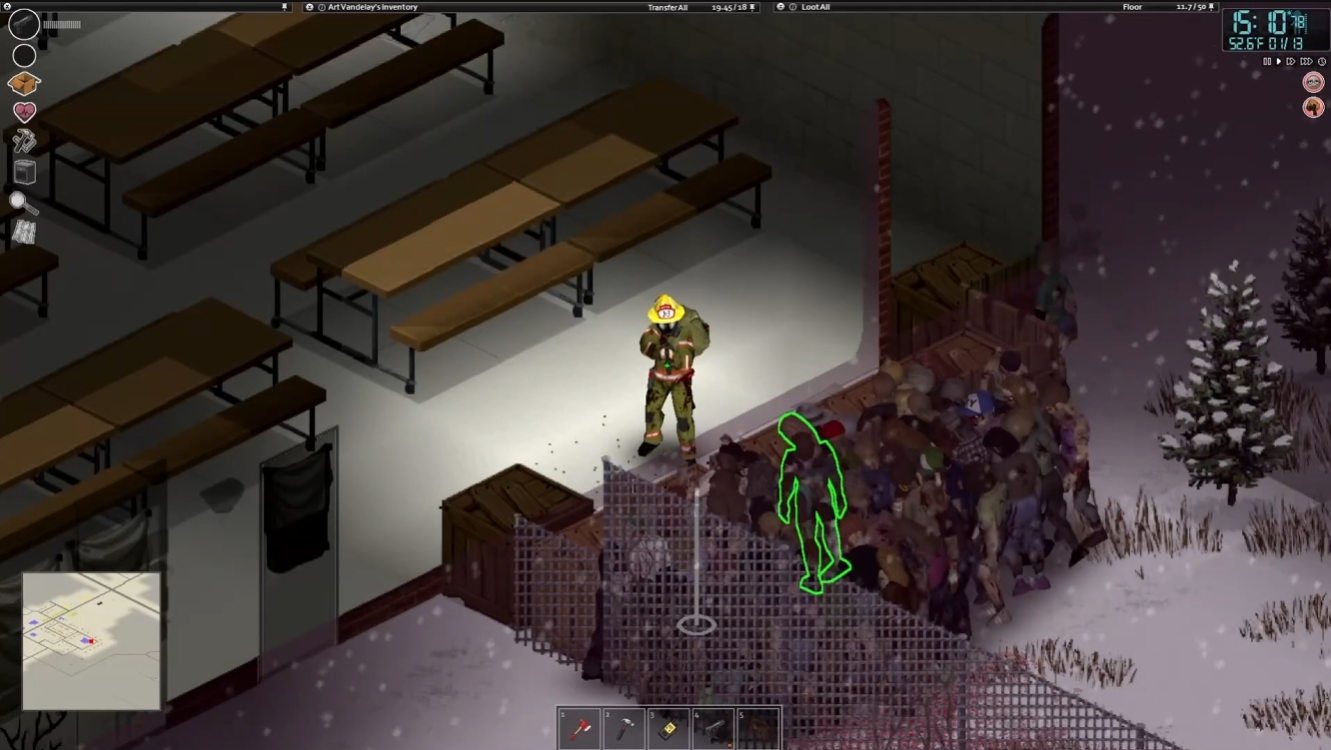Select the Floor tab on loot panel
The width and height of the screenshot is (1331, 750).
click(x=1133, y=7)
